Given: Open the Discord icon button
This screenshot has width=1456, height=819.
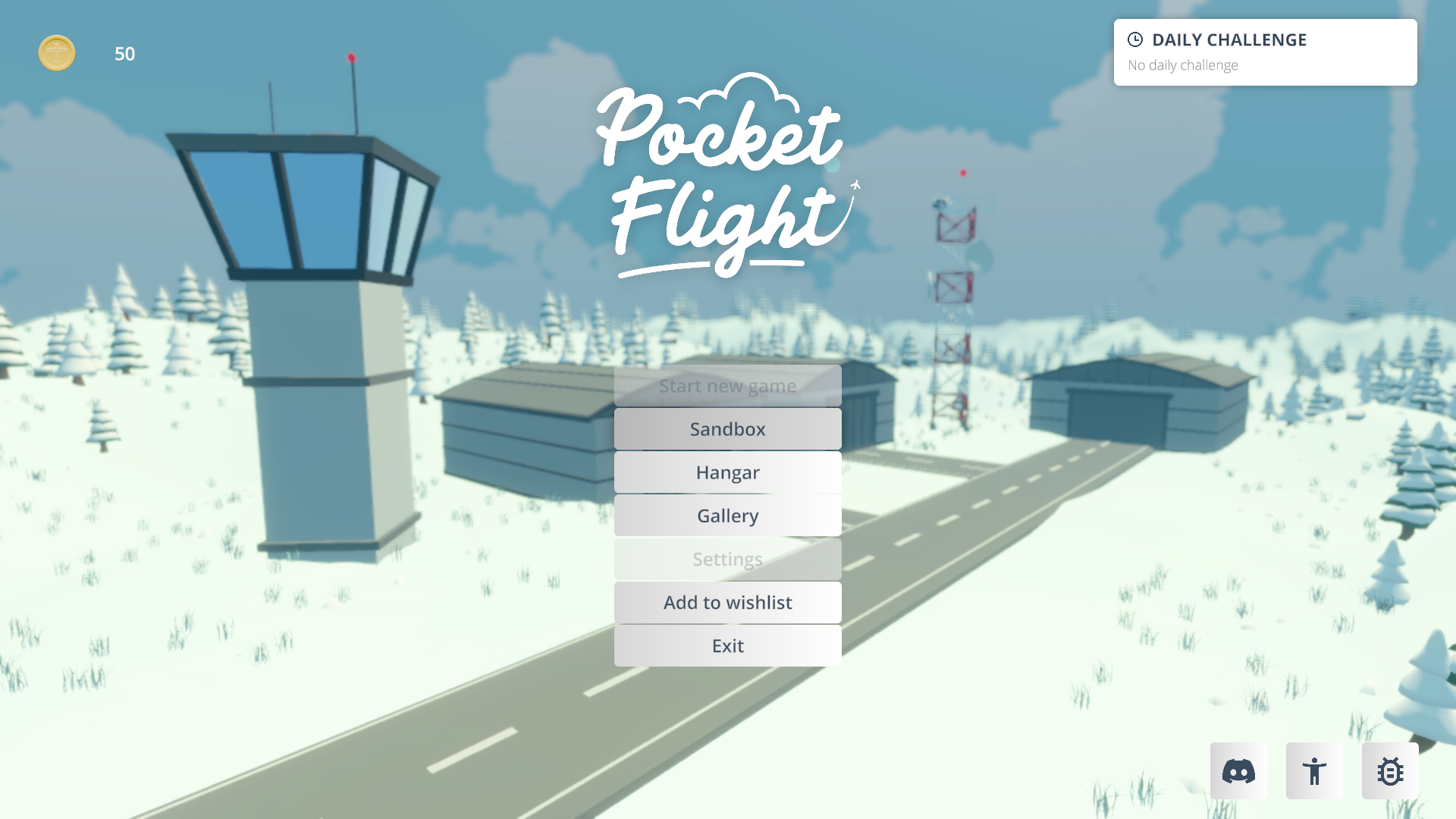Looking at the screenshot, I should (x=1238, y=771).
